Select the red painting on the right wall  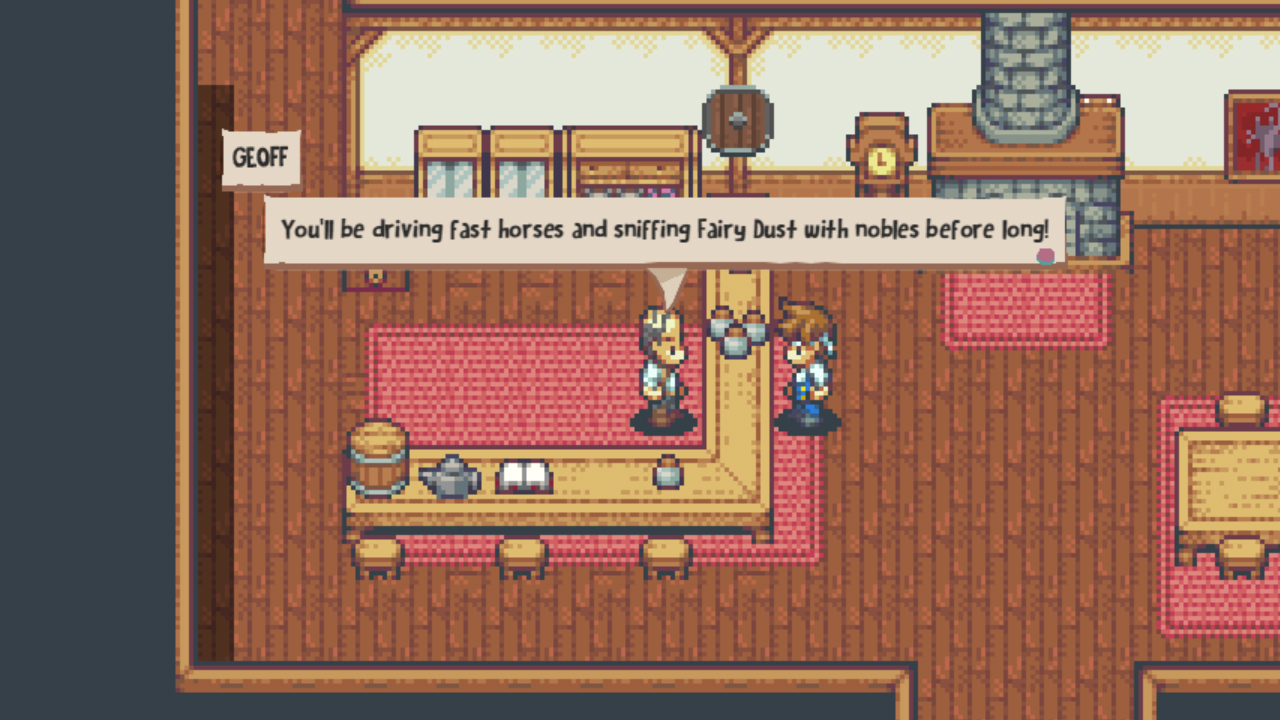1258,135
